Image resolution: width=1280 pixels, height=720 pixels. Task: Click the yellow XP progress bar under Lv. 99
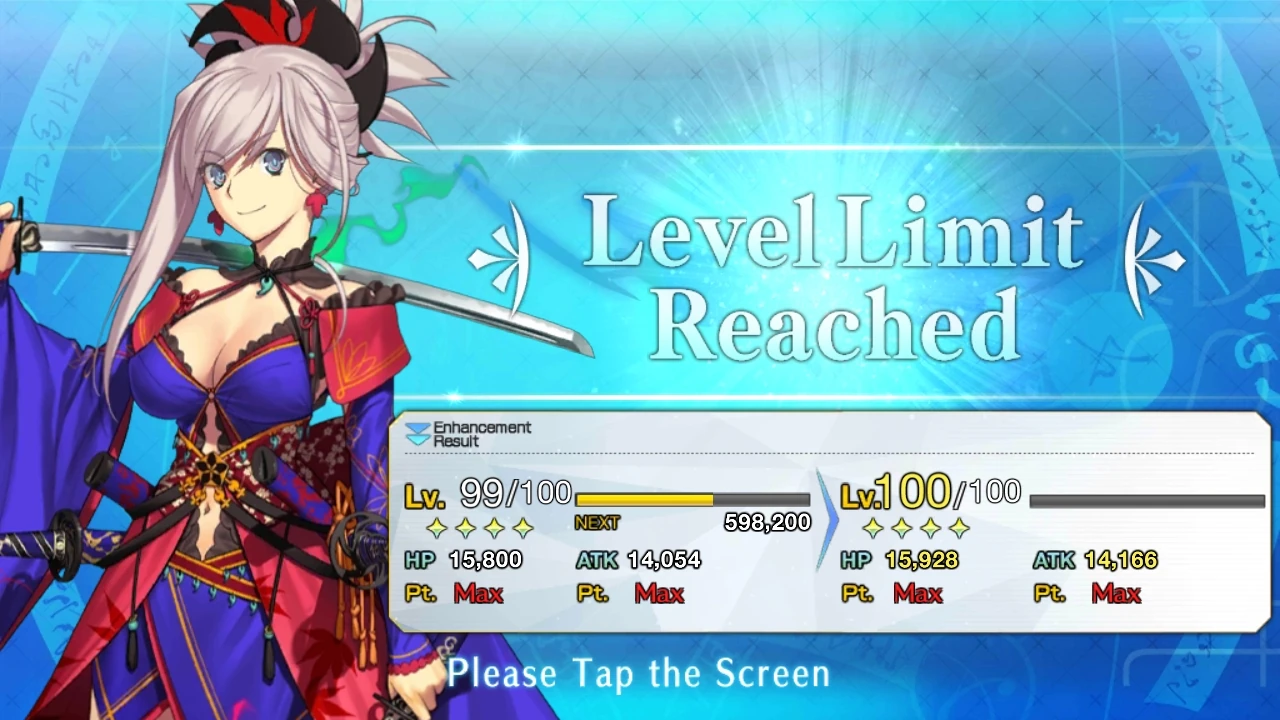tap(645, 499)
